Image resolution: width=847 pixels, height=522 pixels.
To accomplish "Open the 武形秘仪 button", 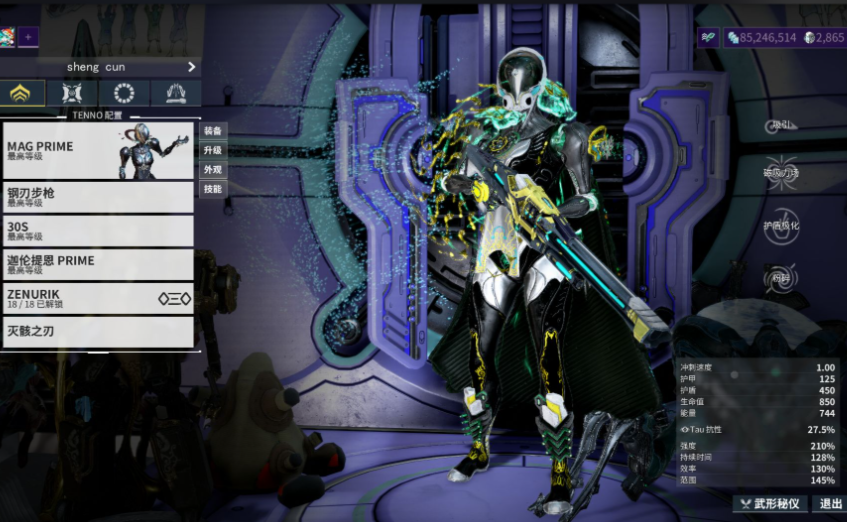I will tap(770, 504).
